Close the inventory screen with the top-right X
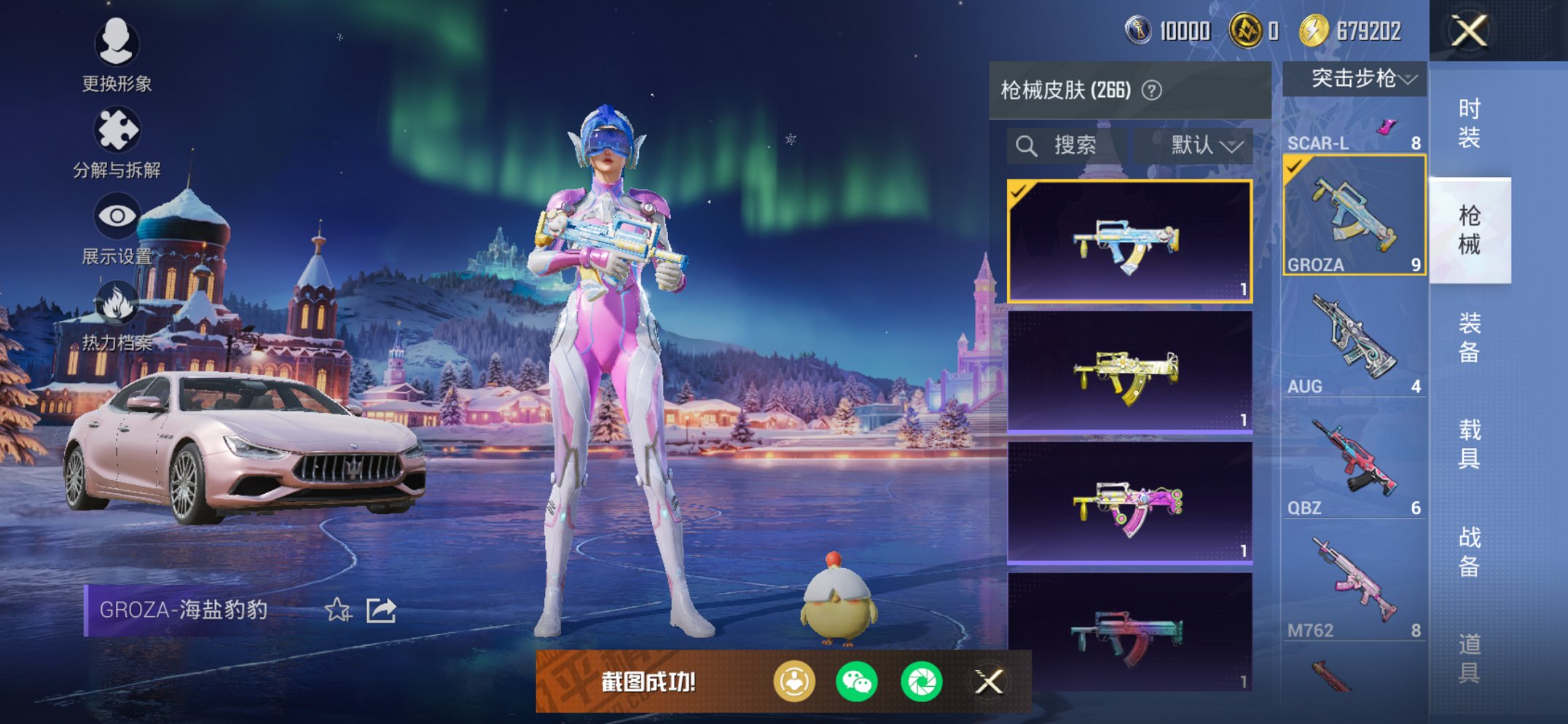The width and height of the screenshot is (1568, 724). tap(1469, 31)
